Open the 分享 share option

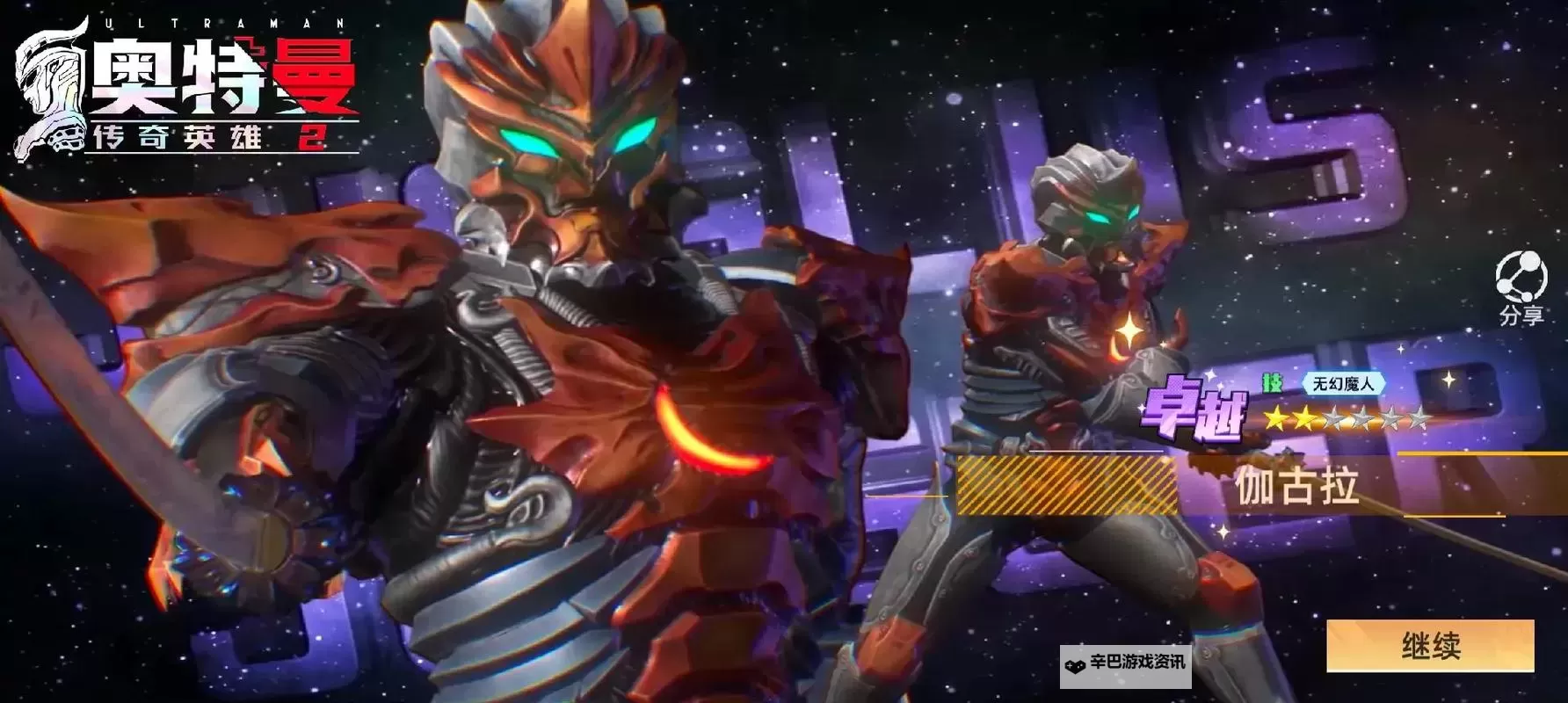[1521, 287]
